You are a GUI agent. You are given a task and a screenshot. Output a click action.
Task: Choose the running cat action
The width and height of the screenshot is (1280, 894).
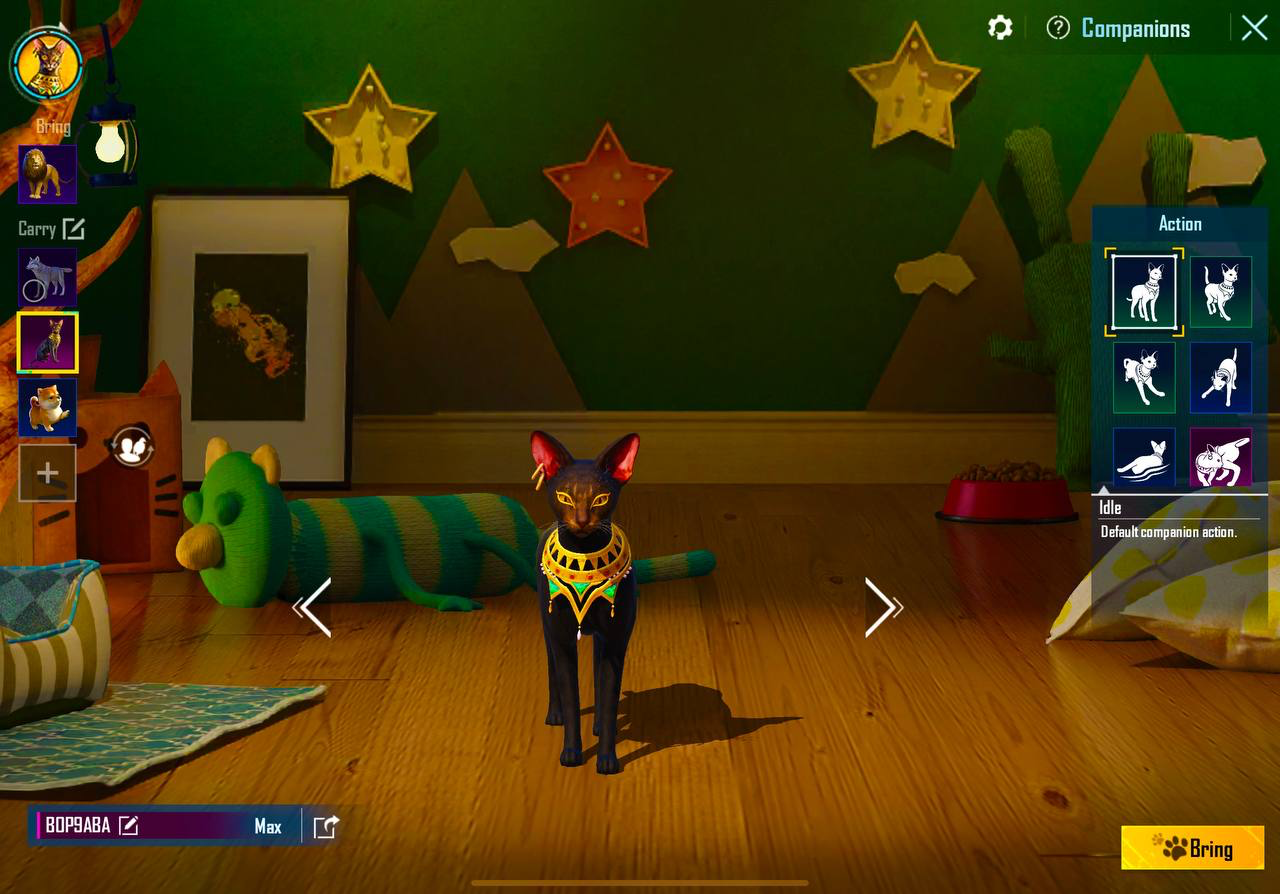pos(1144,377)
